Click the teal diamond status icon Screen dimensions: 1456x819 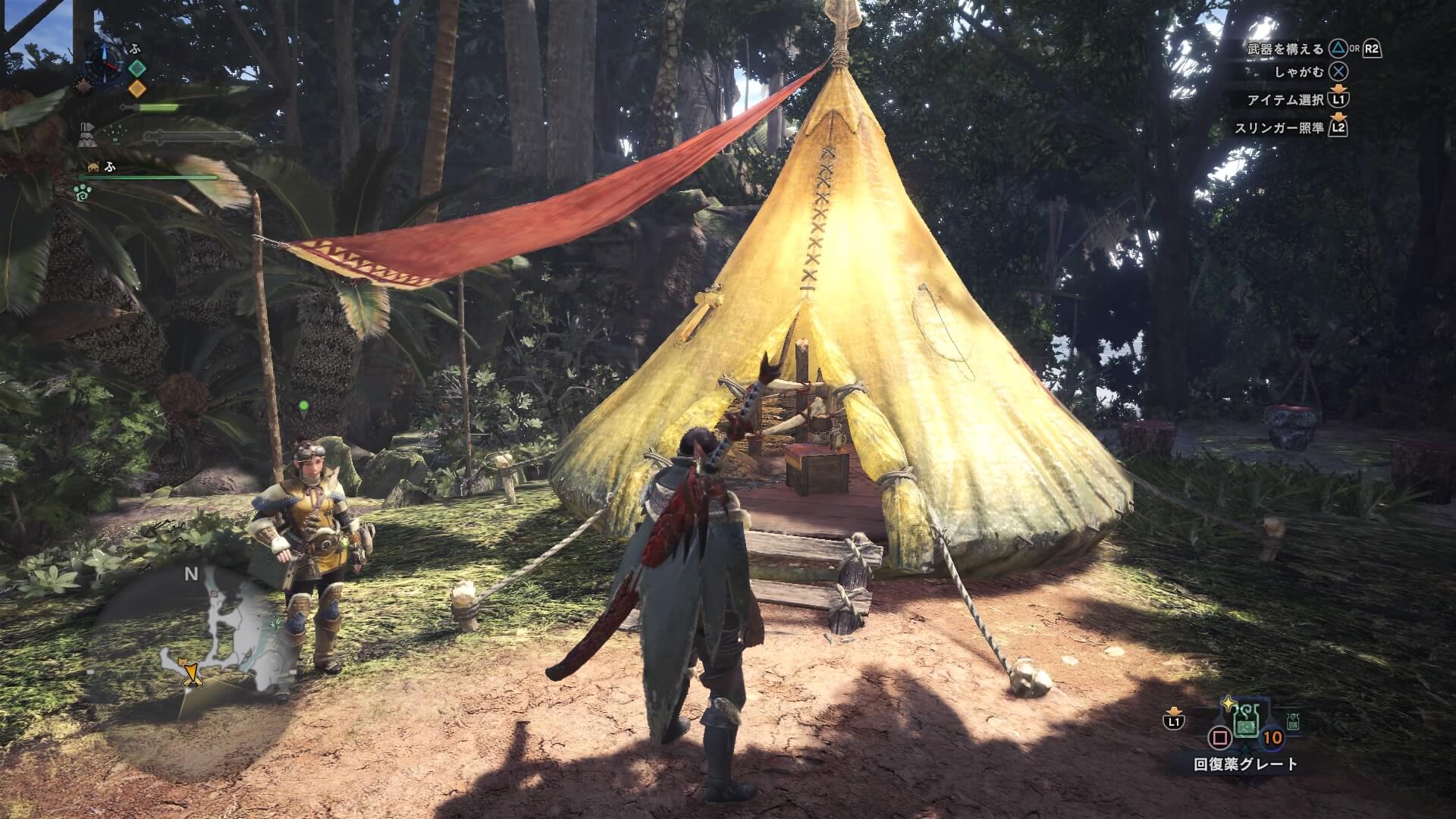(136, 68)
